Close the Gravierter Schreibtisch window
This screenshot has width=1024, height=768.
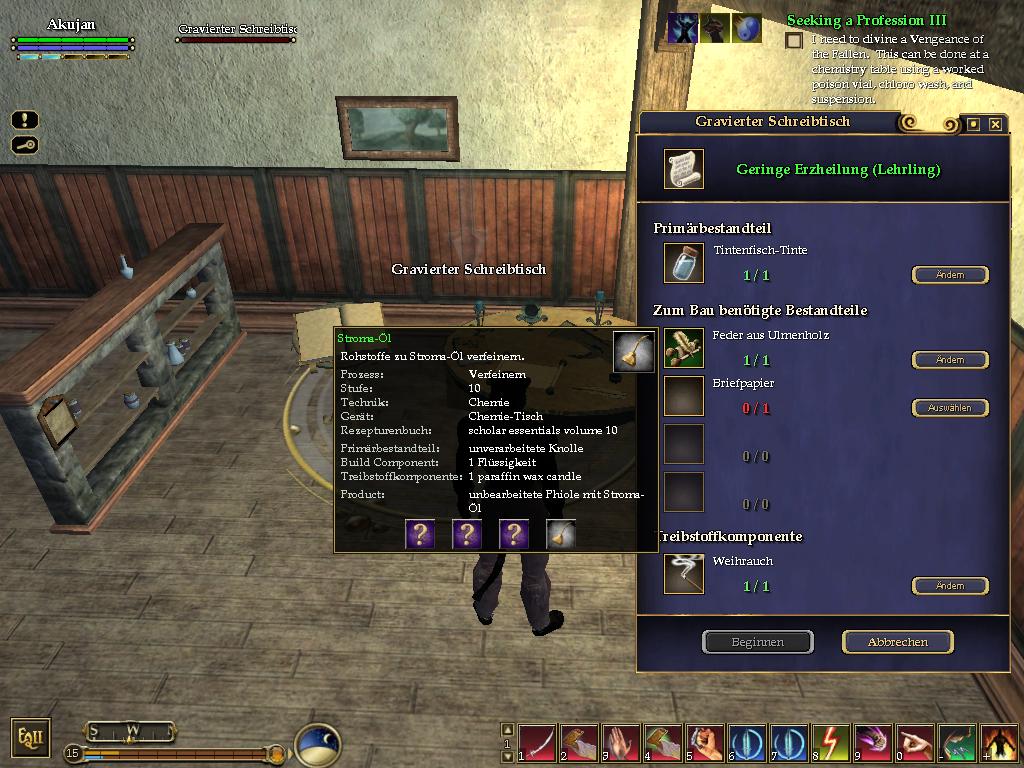995,124
